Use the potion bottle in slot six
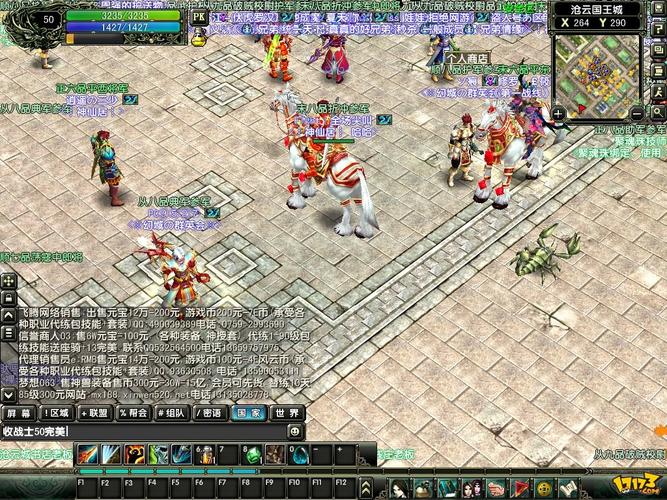 pyautogui.click(x=204, y=454)
